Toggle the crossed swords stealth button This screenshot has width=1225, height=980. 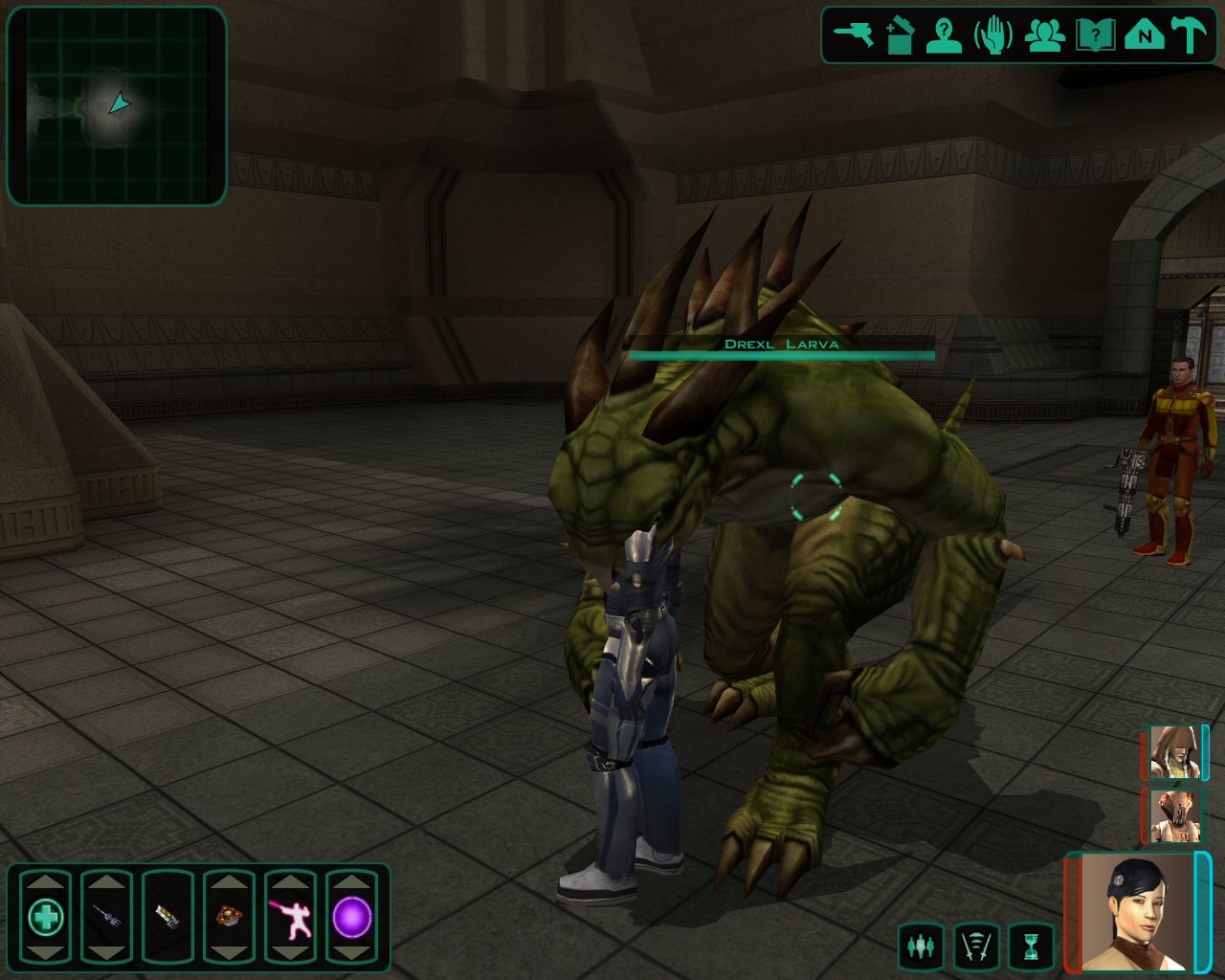pyautogui.click(x=976, y=947)
